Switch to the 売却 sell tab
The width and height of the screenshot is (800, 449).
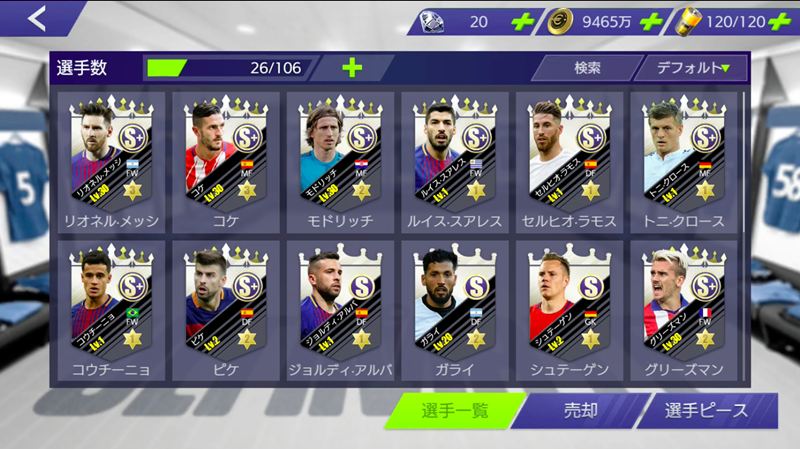tap(579, 411)
